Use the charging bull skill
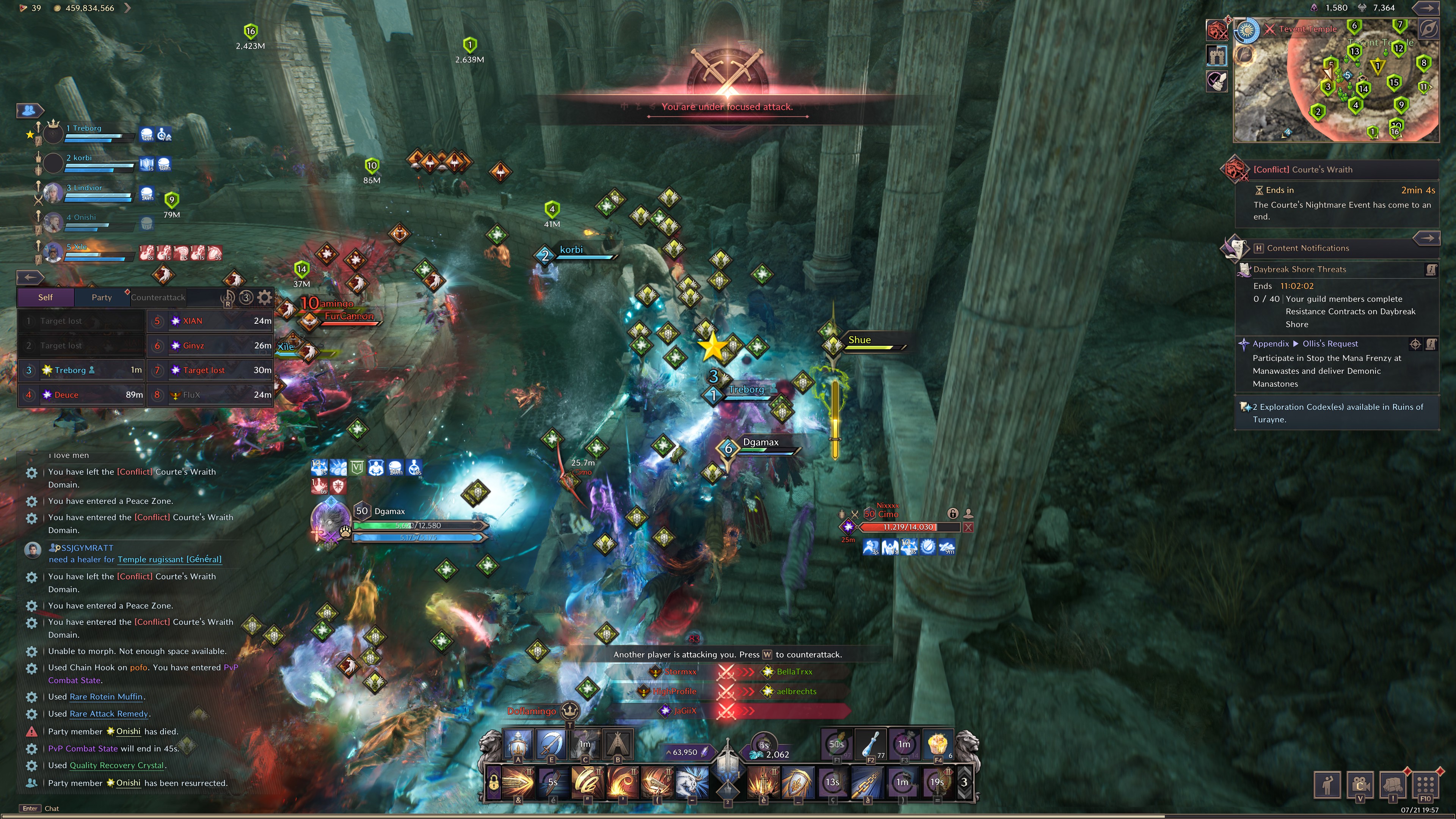This screenshot has width=1456, height=819. (692, 782)
